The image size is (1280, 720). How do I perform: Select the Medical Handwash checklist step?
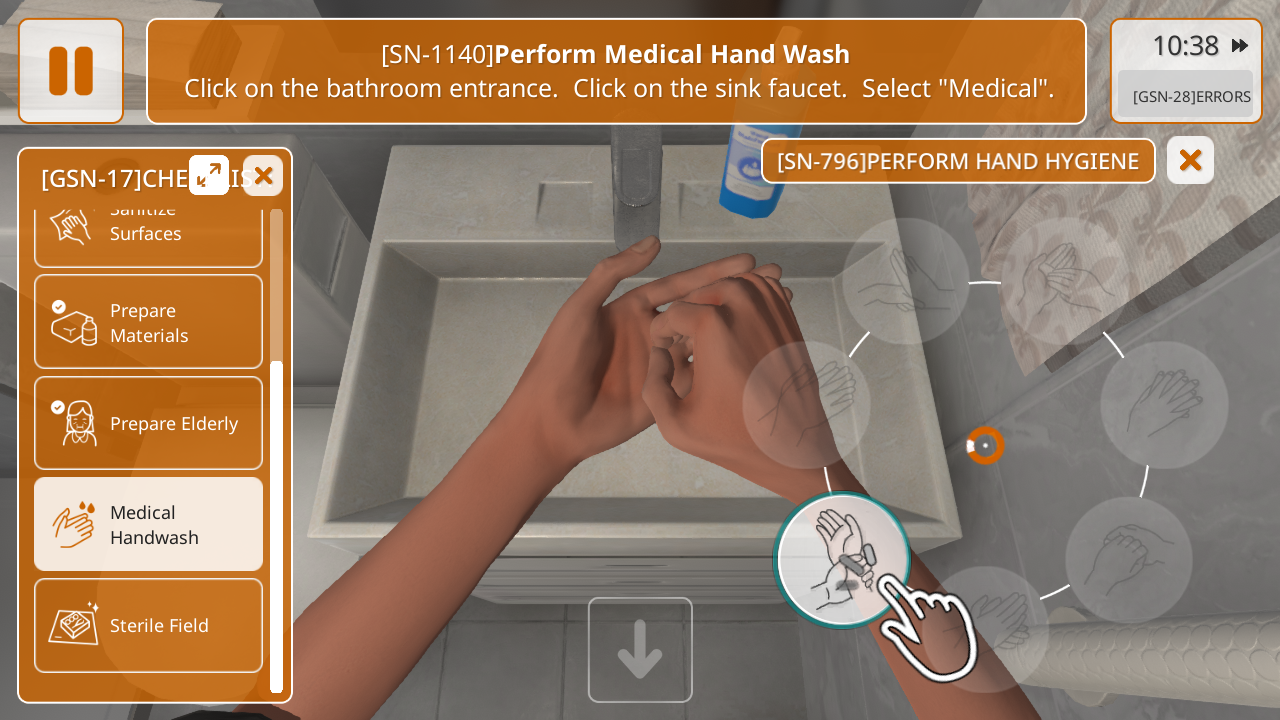(x=148, y=524)
